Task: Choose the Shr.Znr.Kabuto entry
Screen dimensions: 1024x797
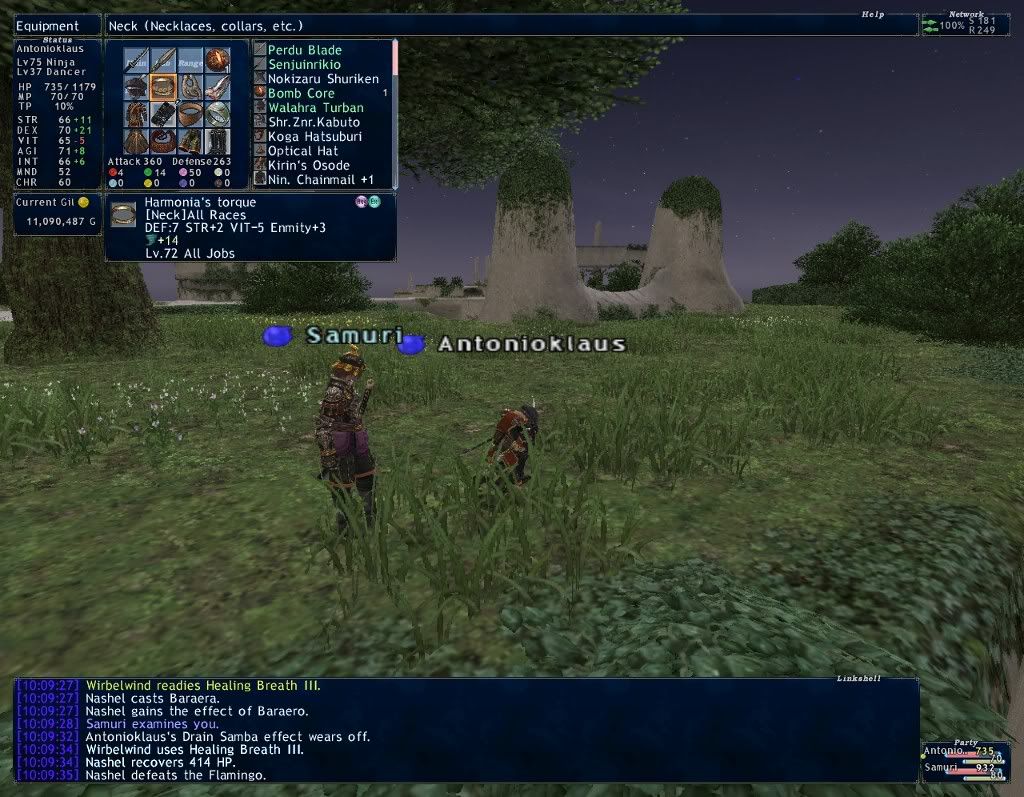Action: pyautogui.click(x=313, y=122)
